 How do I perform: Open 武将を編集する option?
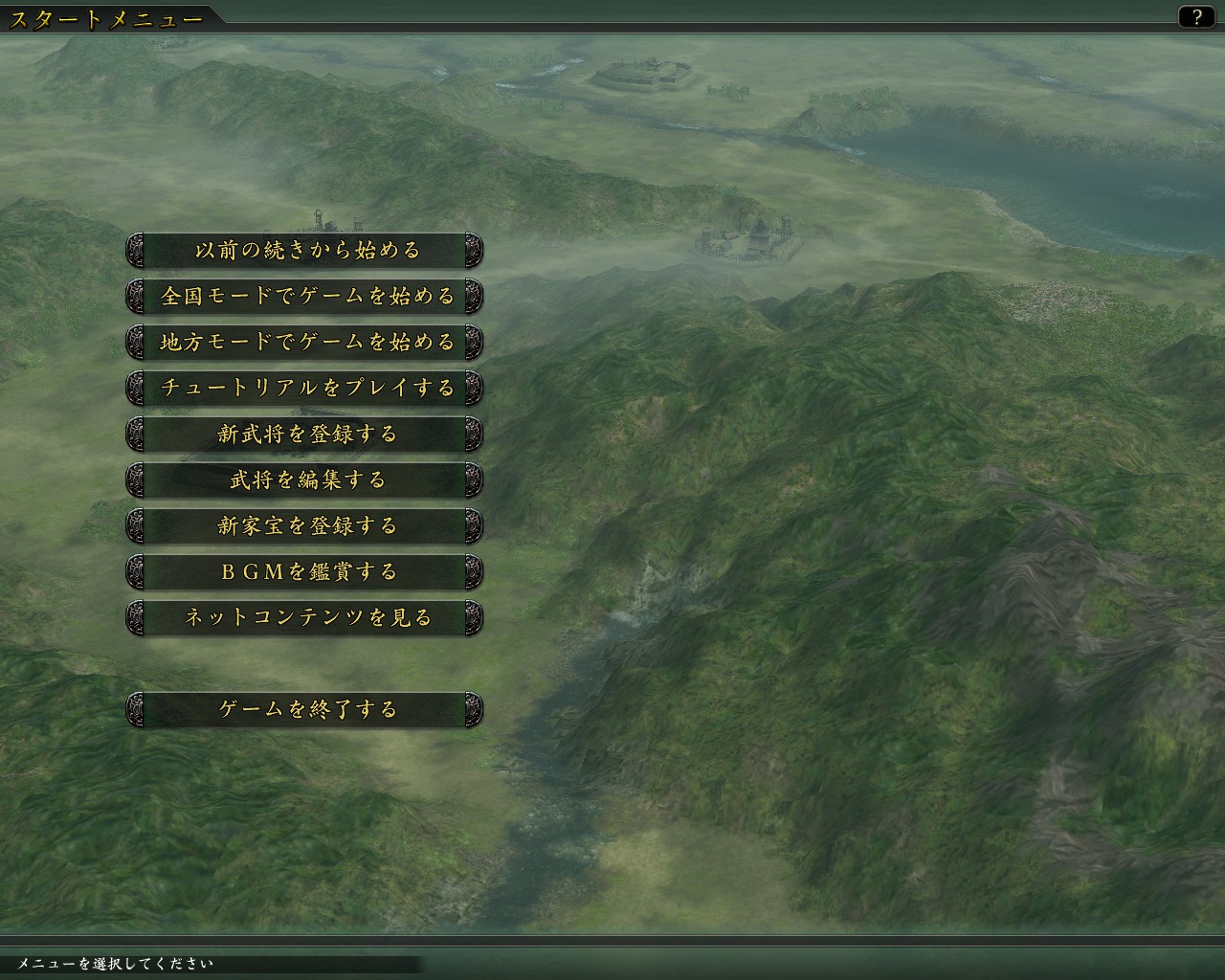(304, 480)
